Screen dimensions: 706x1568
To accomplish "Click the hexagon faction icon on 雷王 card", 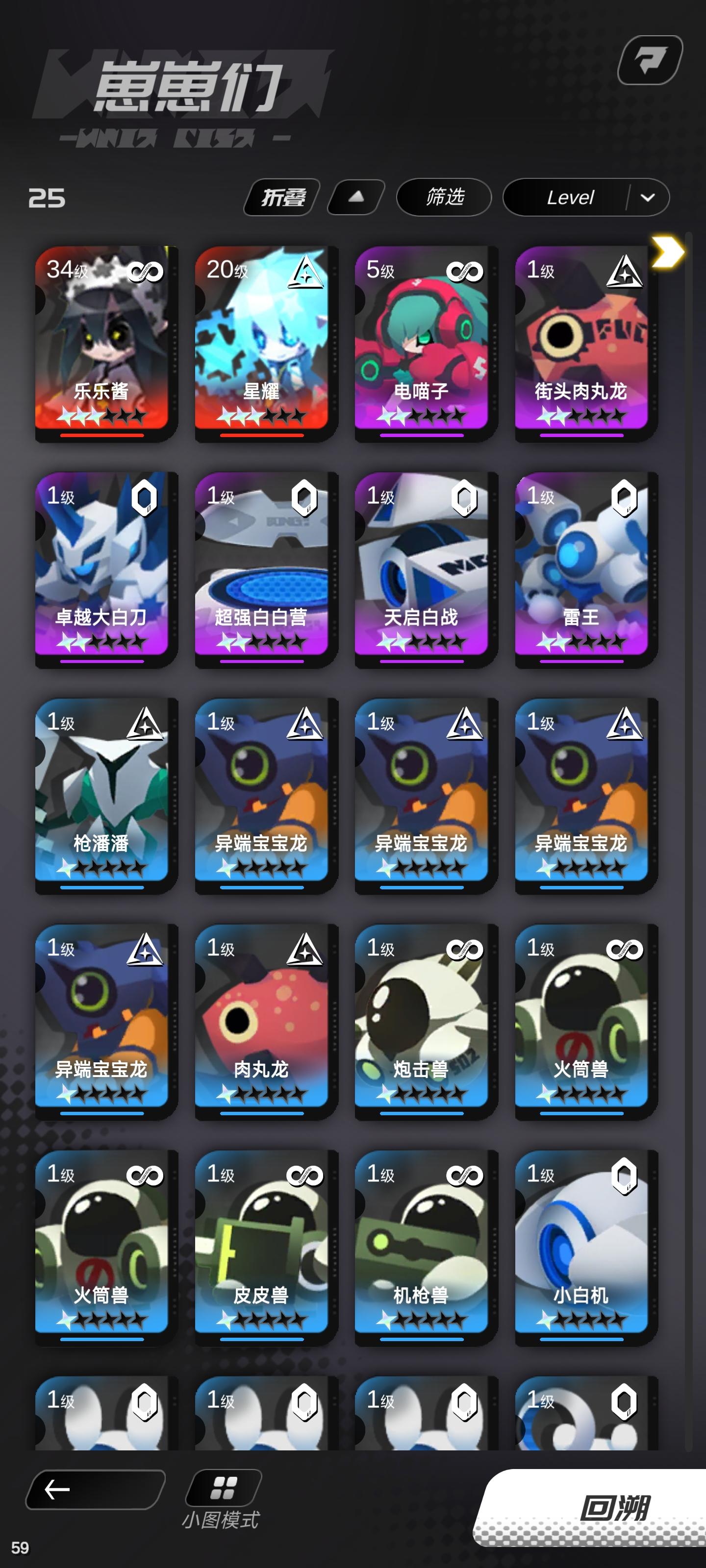I will 625,498.
